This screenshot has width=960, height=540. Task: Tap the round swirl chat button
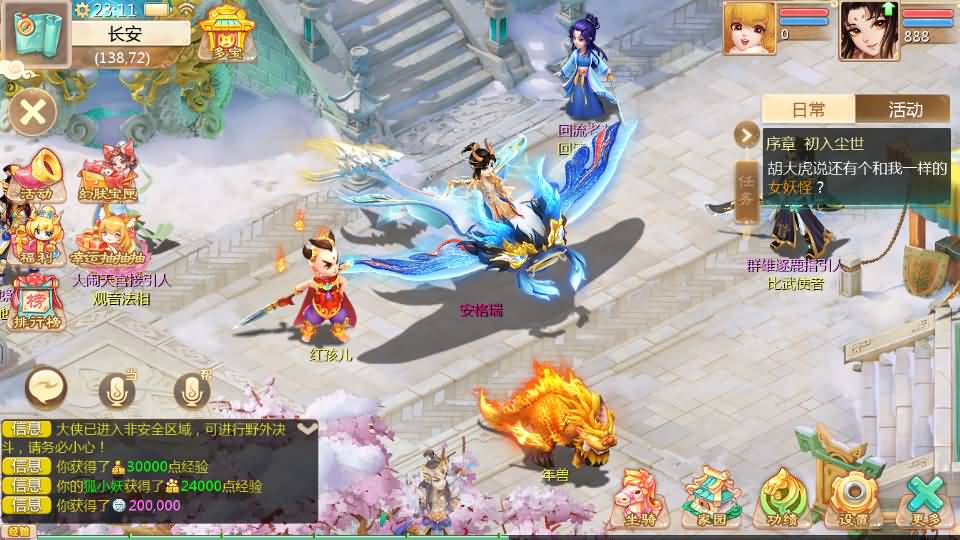tap(46, 387)
